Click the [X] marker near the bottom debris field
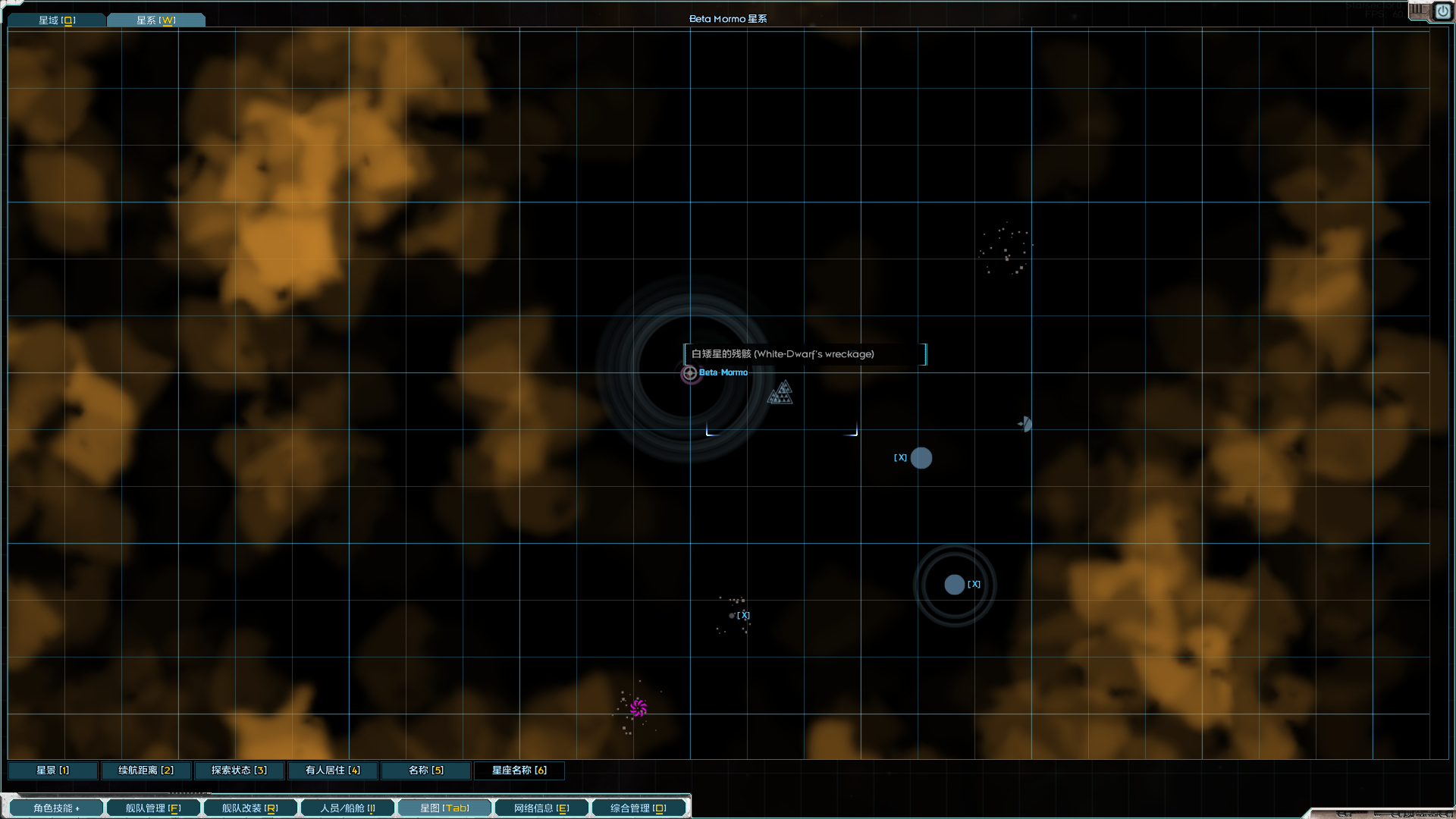 [x=744, y=615]
